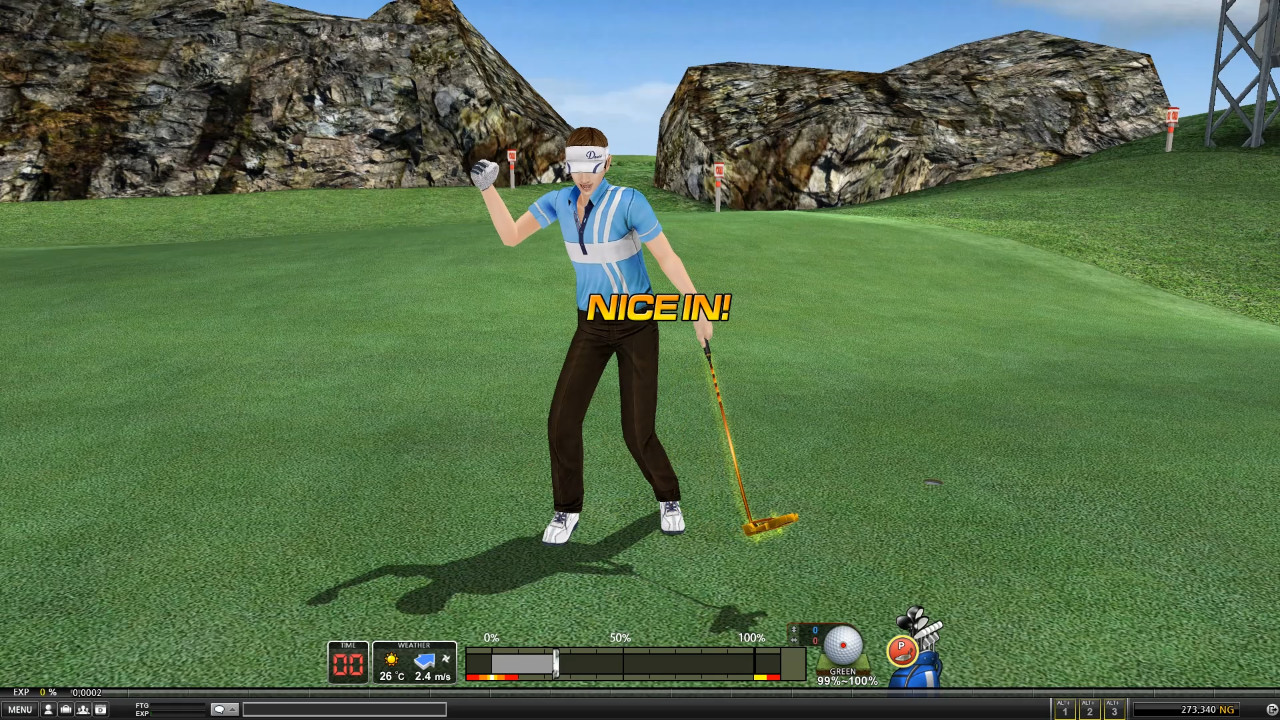Select the ALT+1 quick slot

tap(1063, 709)
